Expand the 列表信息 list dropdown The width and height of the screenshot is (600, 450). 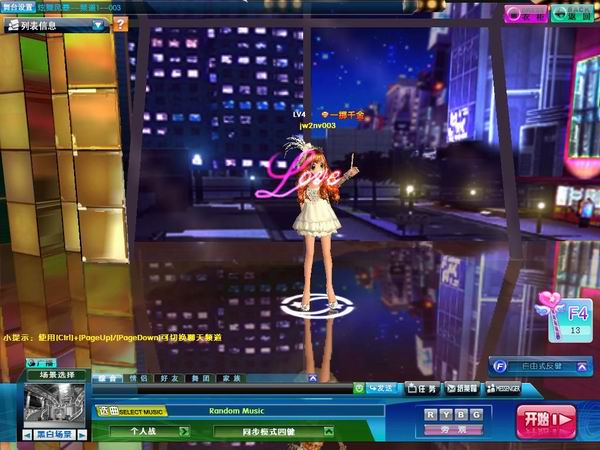click(99, 24)
